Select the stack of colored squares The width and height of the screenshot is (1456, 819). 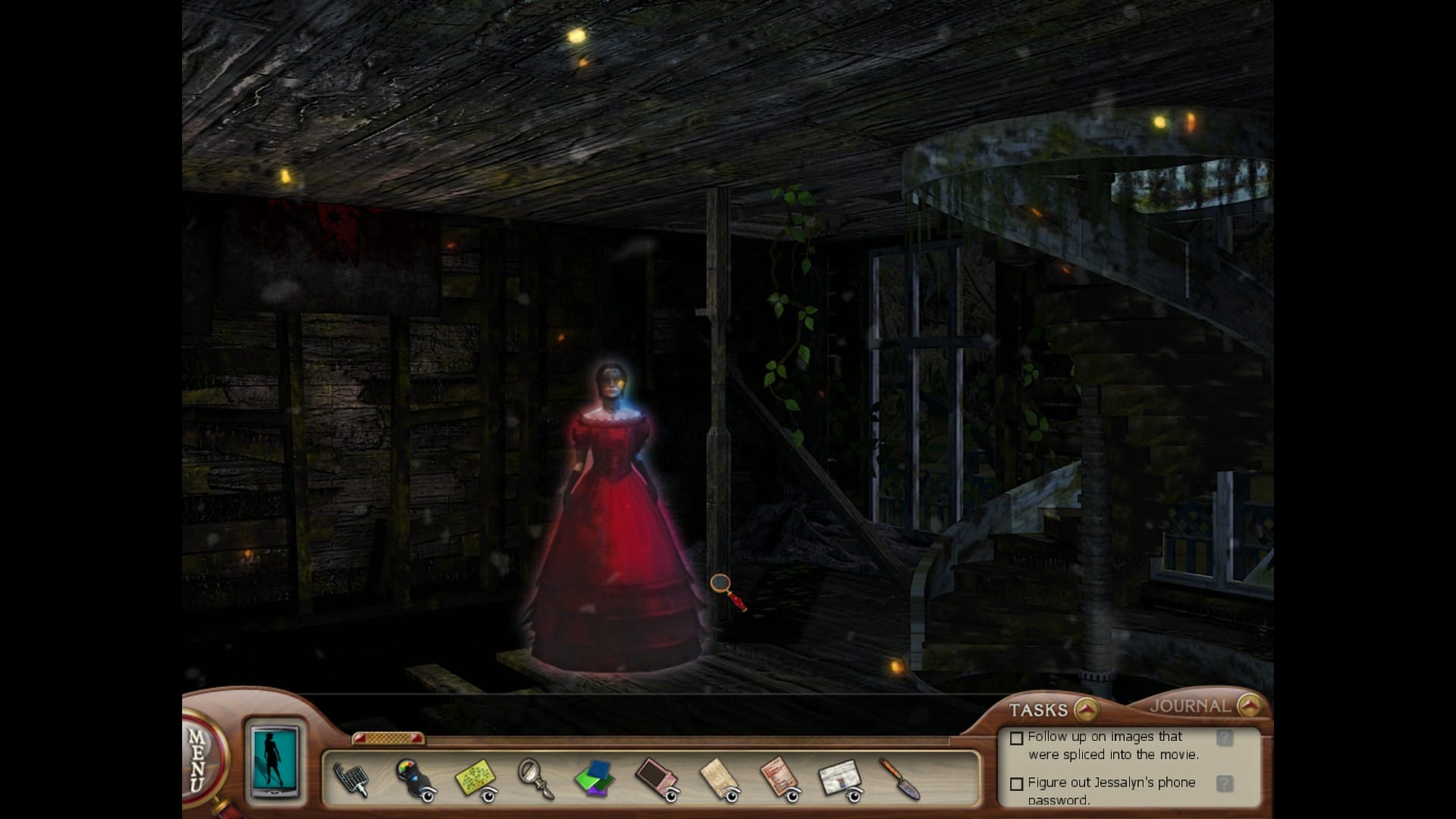pyautogui.click(x=594, y=778)
